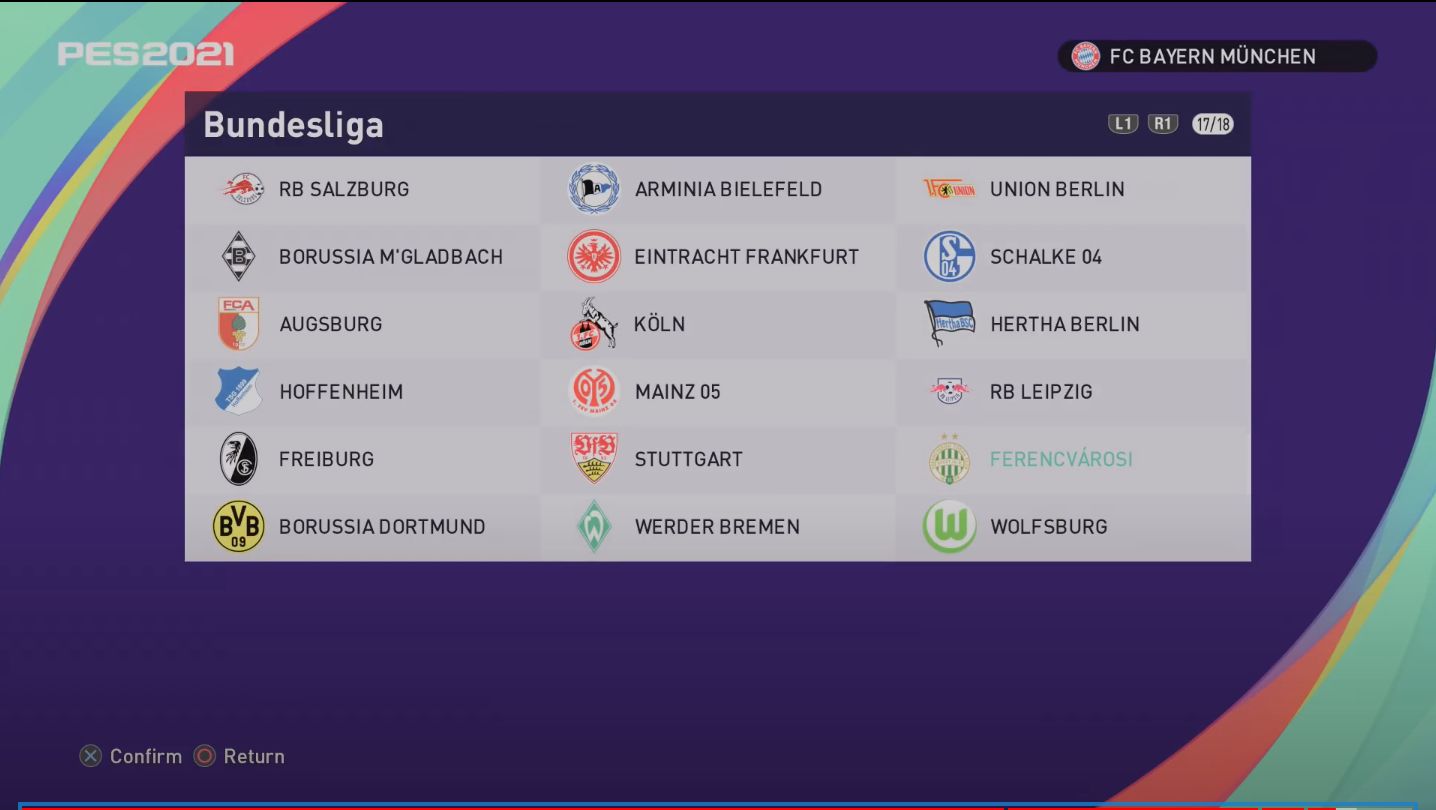
Task: Click the Return prompt at the bottom
Action: point(250,756)
